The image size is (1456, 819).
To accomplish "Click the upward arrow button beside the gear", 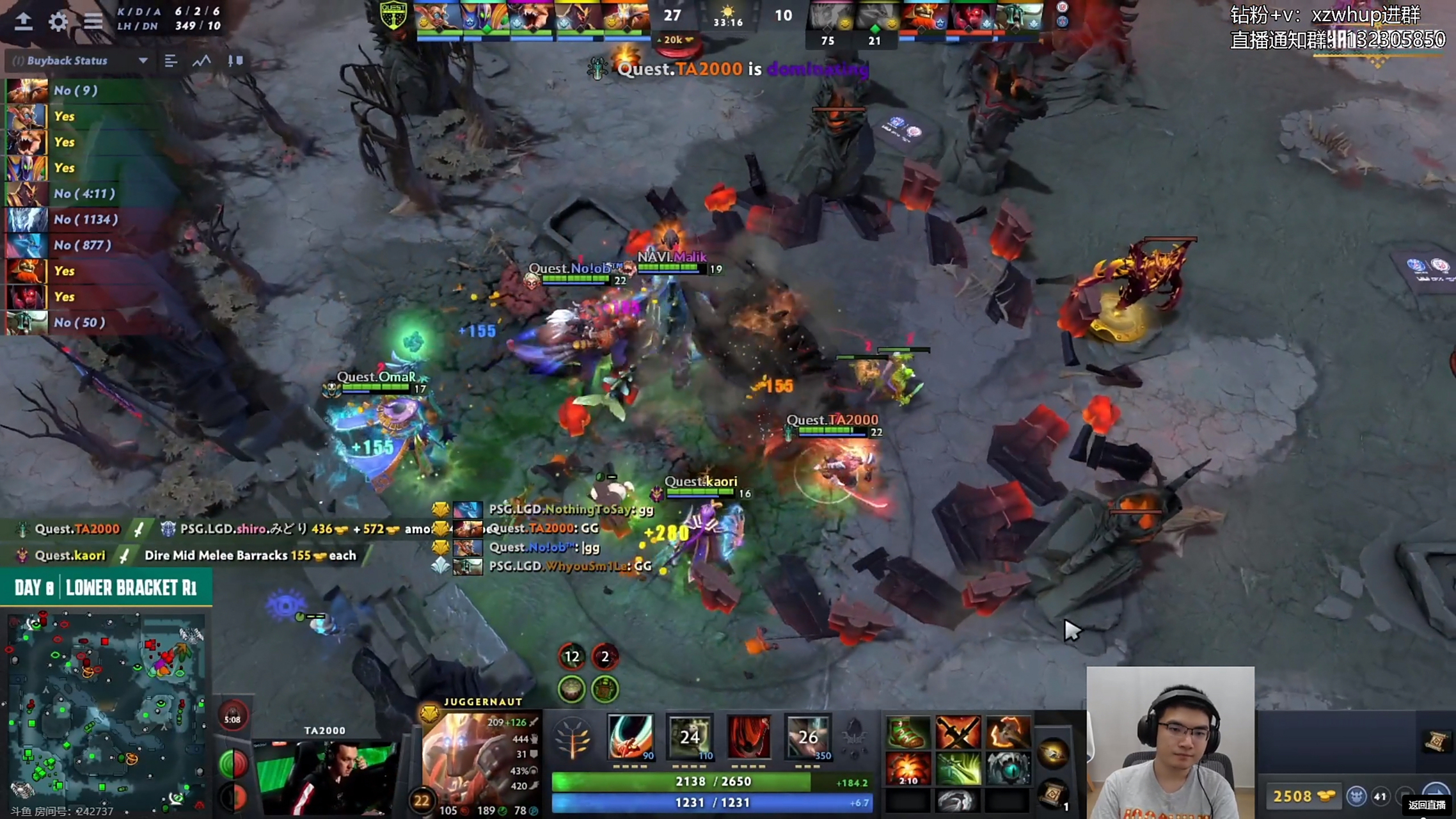I will coord(24,22).
